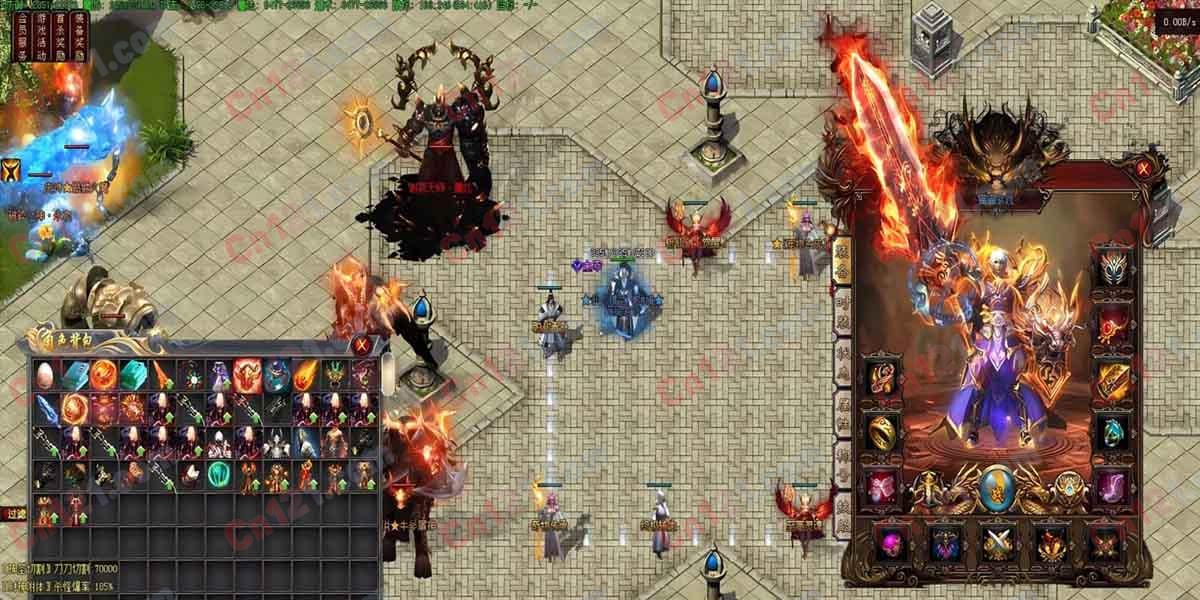Screen dimensions: 1200x600
Task: Select the white egg in the backpack
Action: tap(46, 376)
